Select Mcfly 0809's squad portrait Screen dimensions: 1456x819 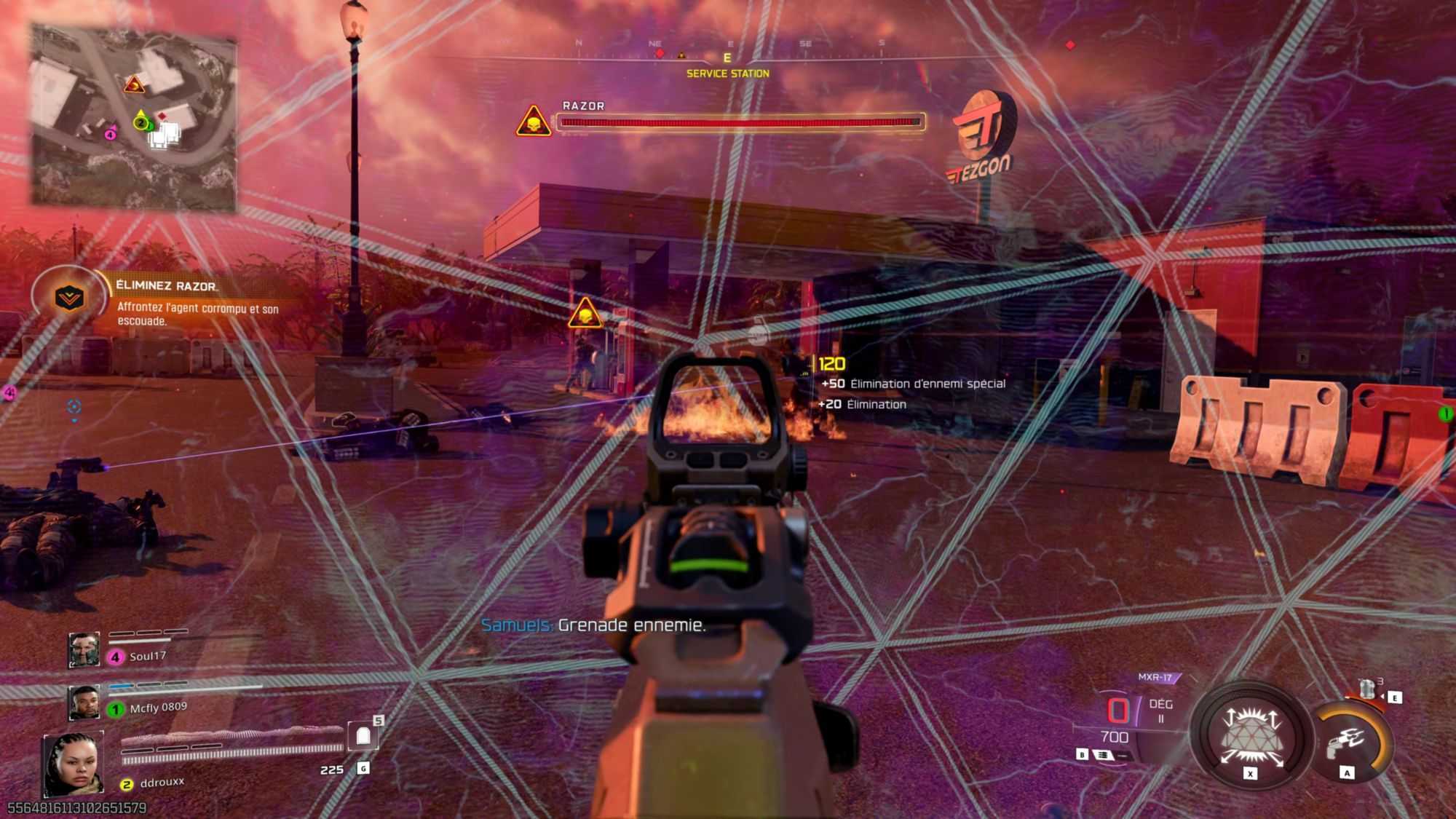(84, 703)
